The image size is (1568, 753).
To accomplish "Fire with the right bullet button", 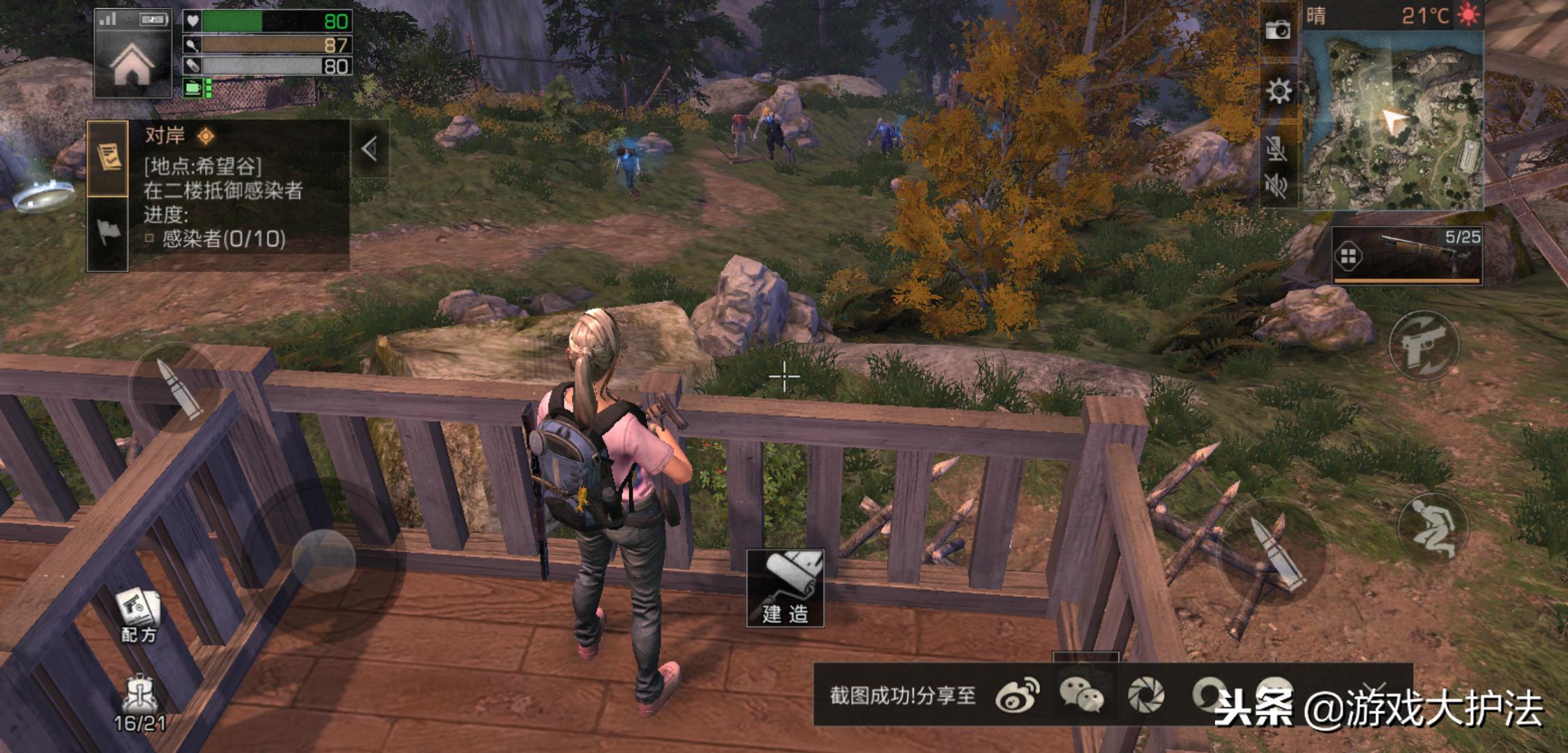I will (1273, 552).
